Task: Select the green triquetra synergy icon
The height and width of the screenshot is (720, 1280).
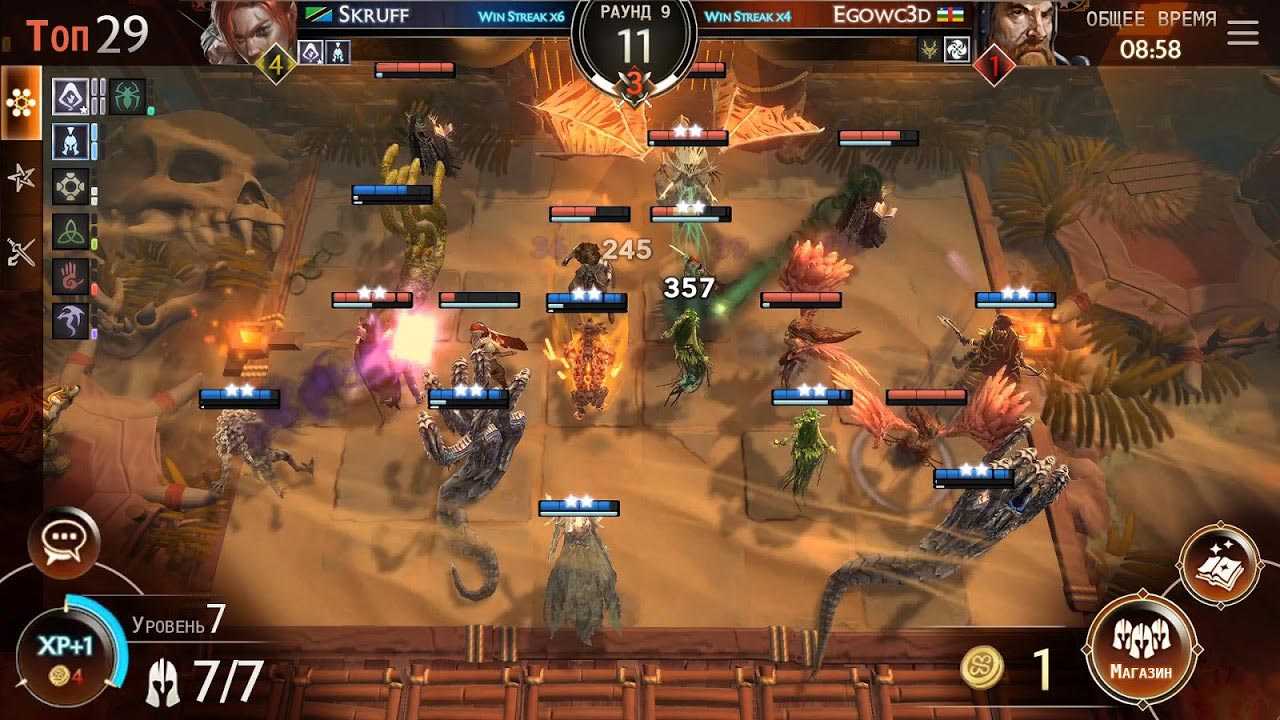Action: (70, 232)
